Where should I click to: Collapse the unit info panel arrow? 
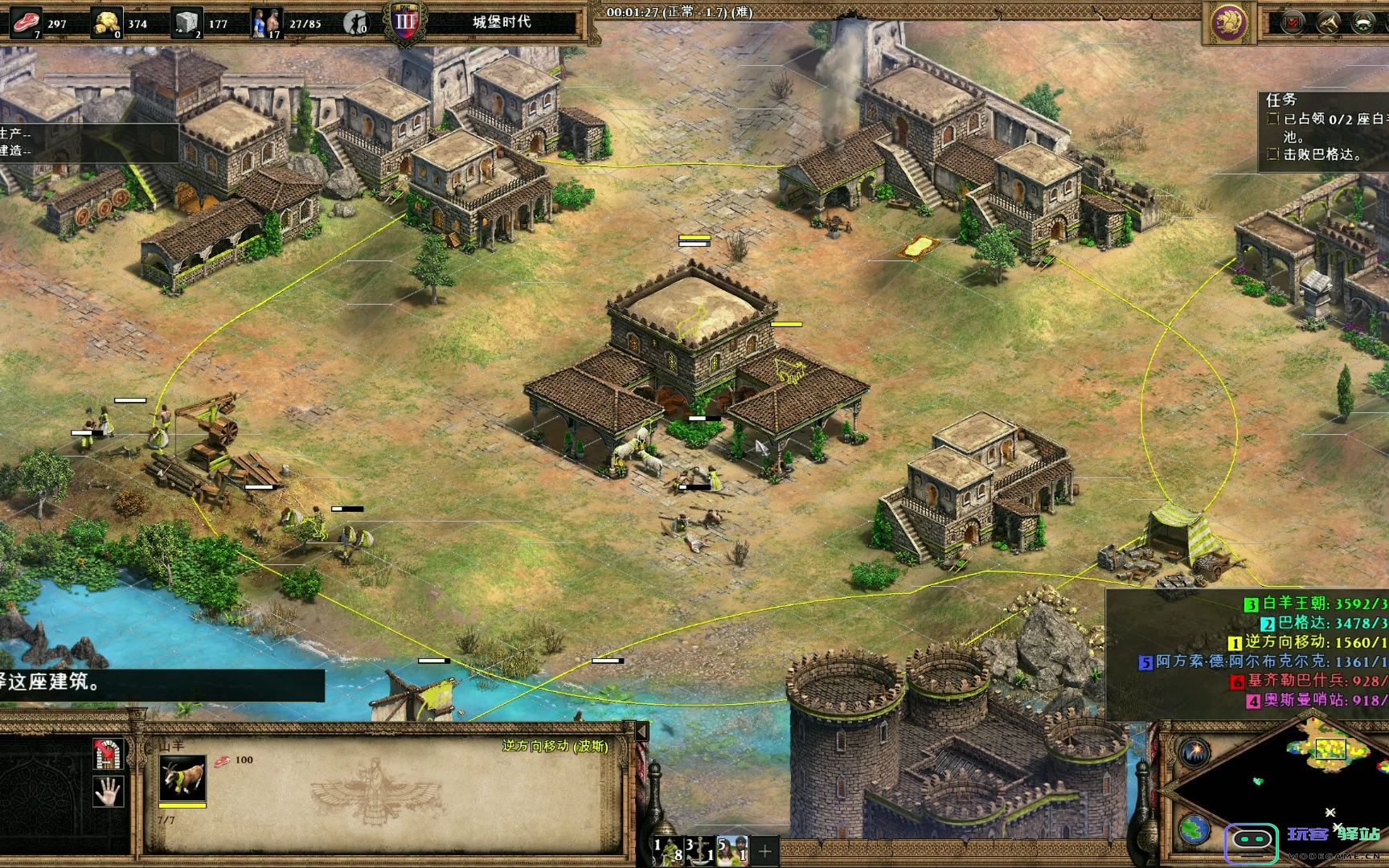click(x=641, y=731)
